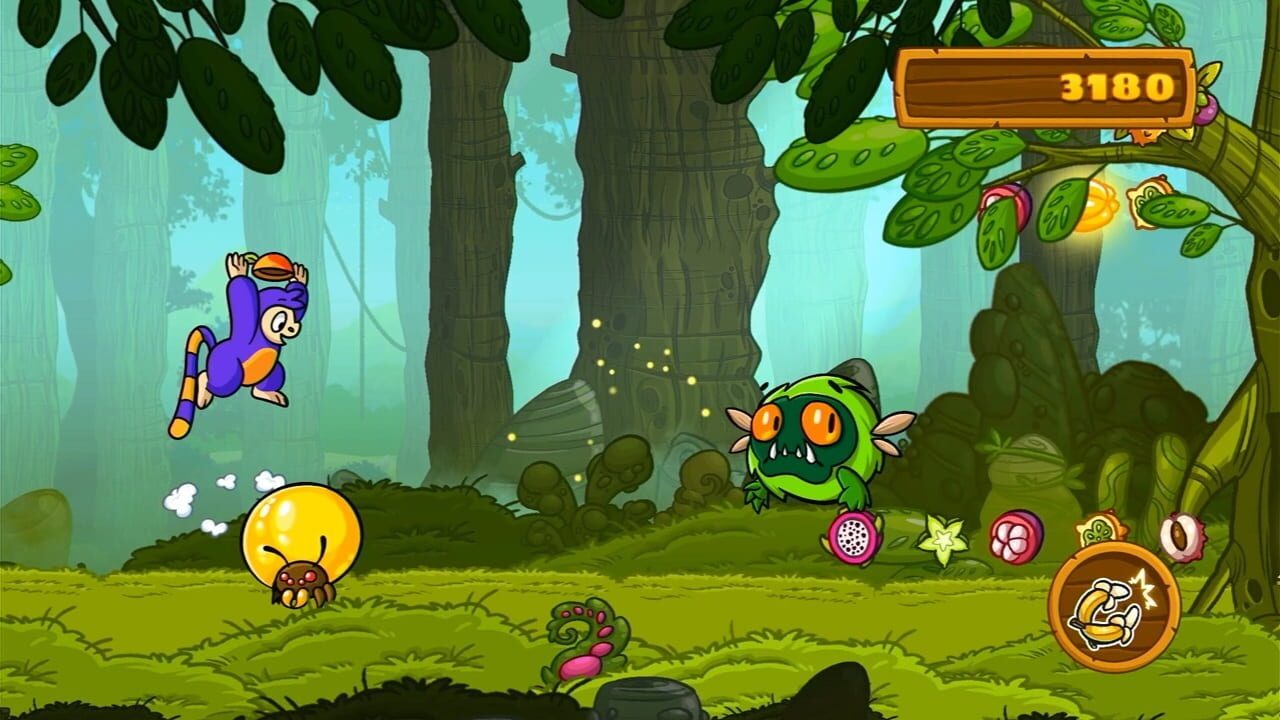This screenshot has width=1280, height=720.
Task: Collect the glowing golden banana on the branch
Action: point(1097,205)
